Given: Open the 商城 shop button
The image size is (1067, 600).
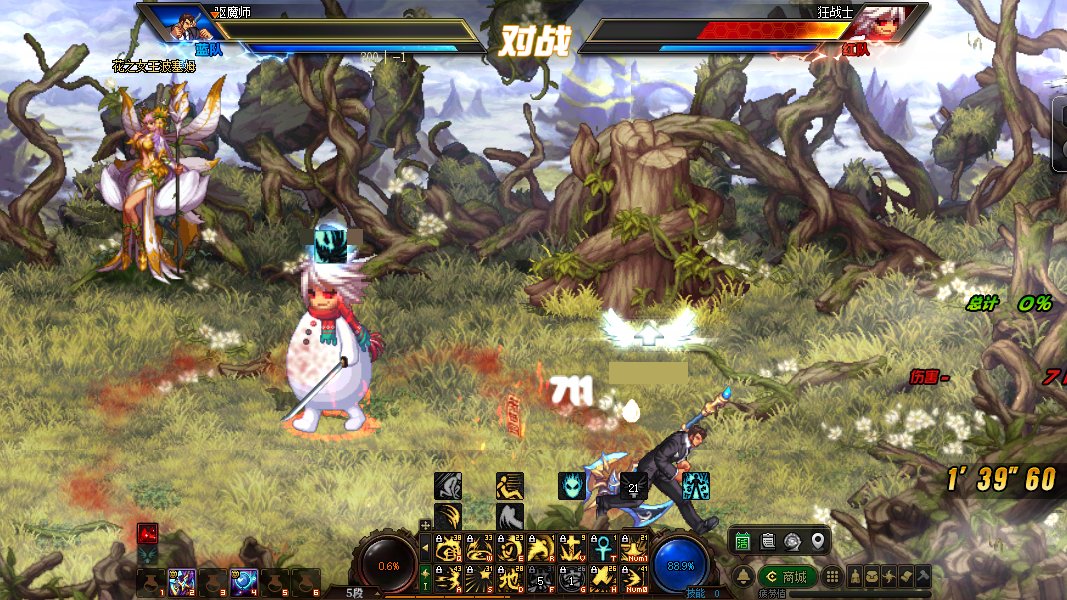Looking at the screenshot, I should click(x=786, y=577).
